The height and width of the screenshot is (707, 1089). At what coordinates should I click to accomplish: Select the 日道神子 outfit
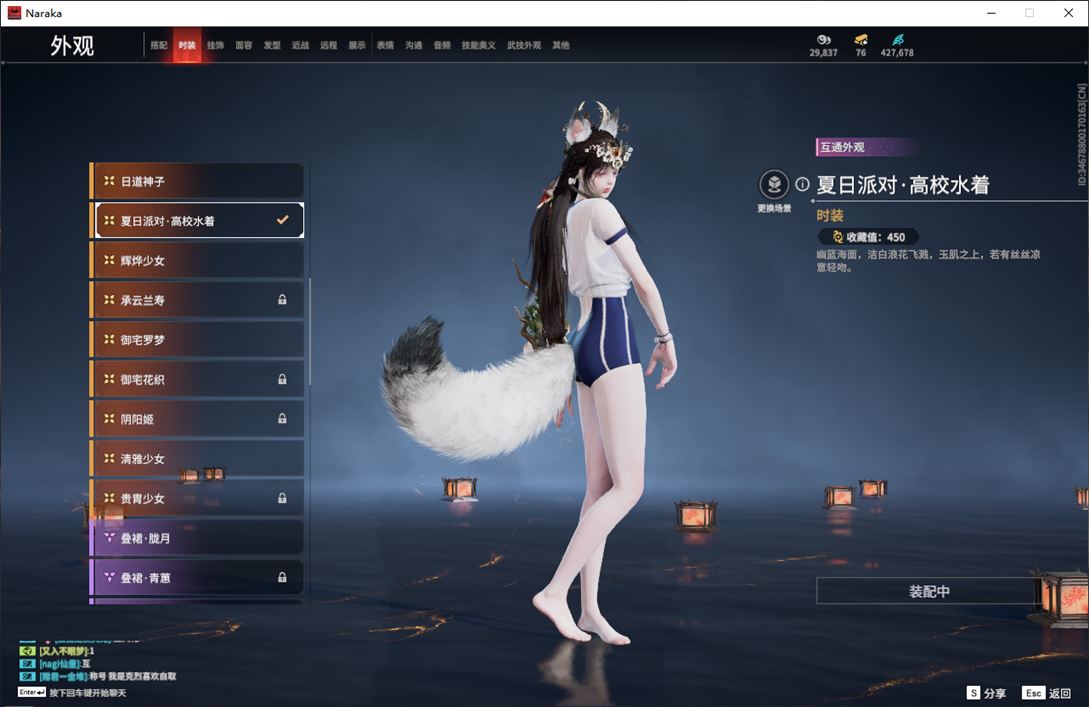pyautogui.click(x=198, y=182)
